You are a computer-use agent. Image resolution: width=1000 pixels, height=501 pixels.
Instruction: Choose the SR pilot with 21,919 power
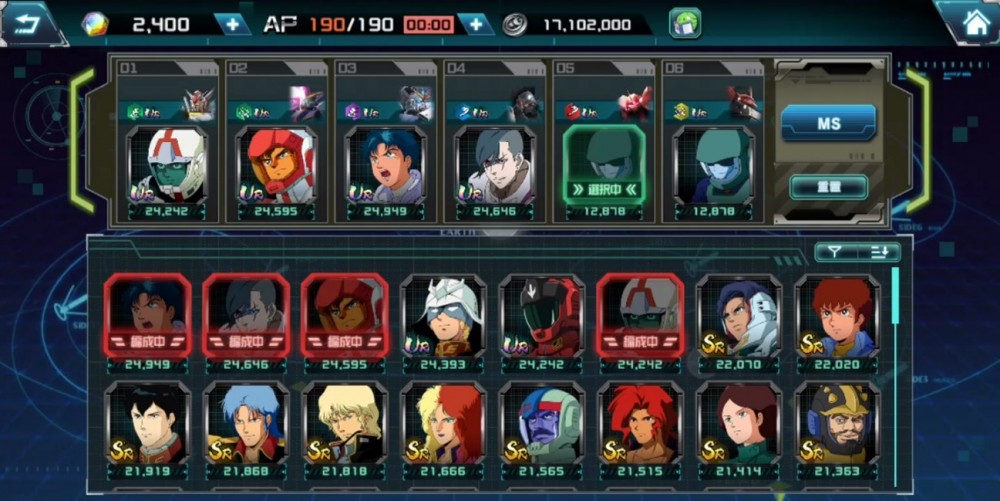click(x=147, y=424)
